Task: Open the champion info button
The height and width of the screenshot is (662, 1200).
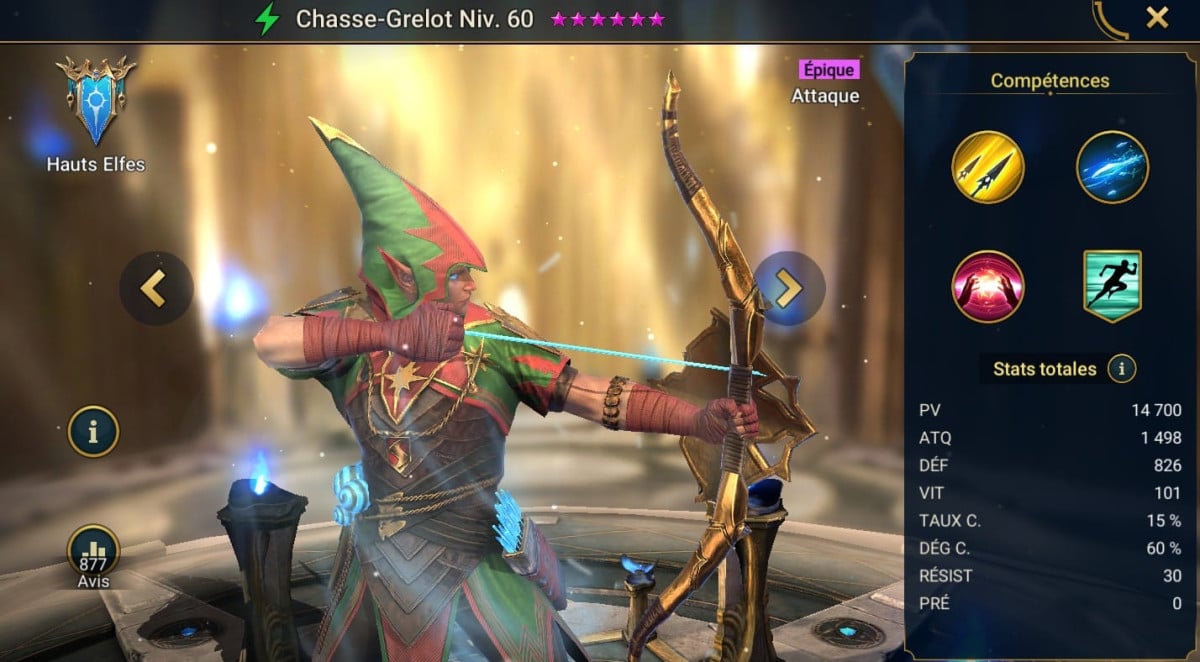Action: [x=93, y=432]
